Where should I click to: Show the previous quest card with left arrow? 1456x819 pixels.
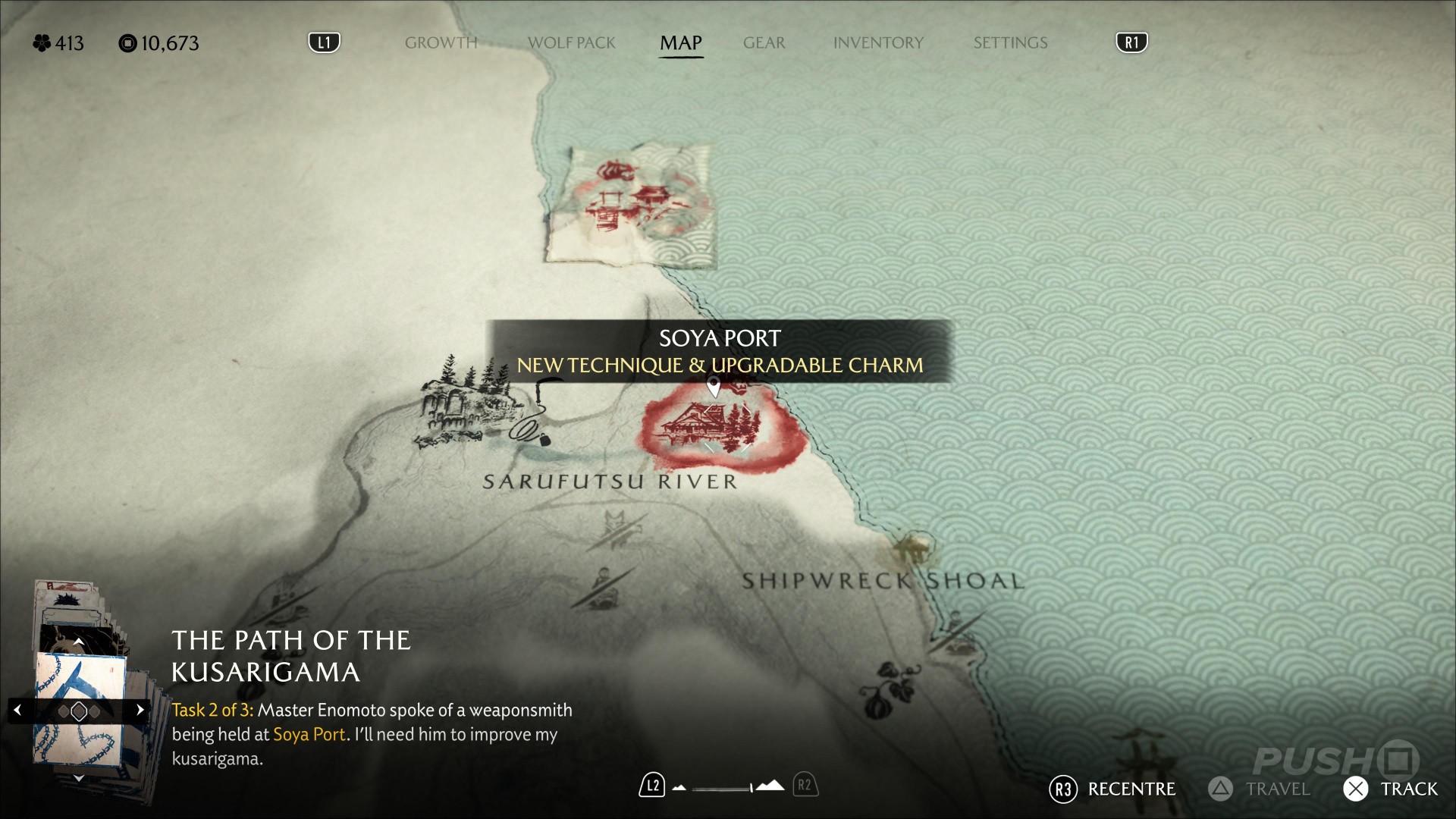click(18, 711)
